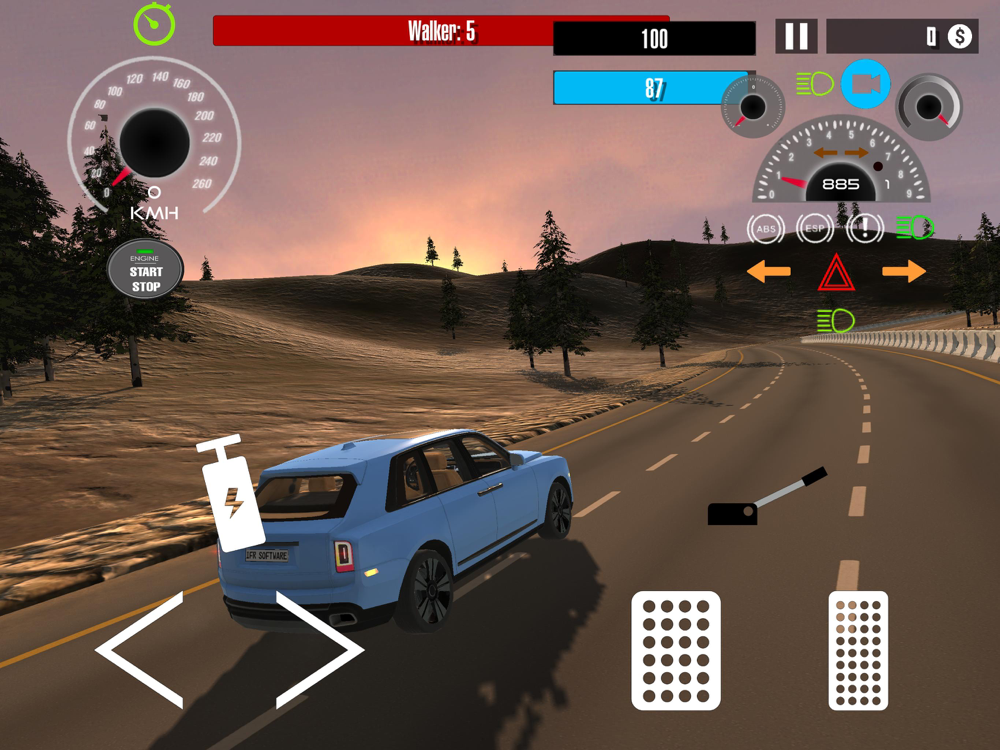Toggle the headlight icon below the hazard triangle
1000x750 pixels.
(x=835, y=321)
